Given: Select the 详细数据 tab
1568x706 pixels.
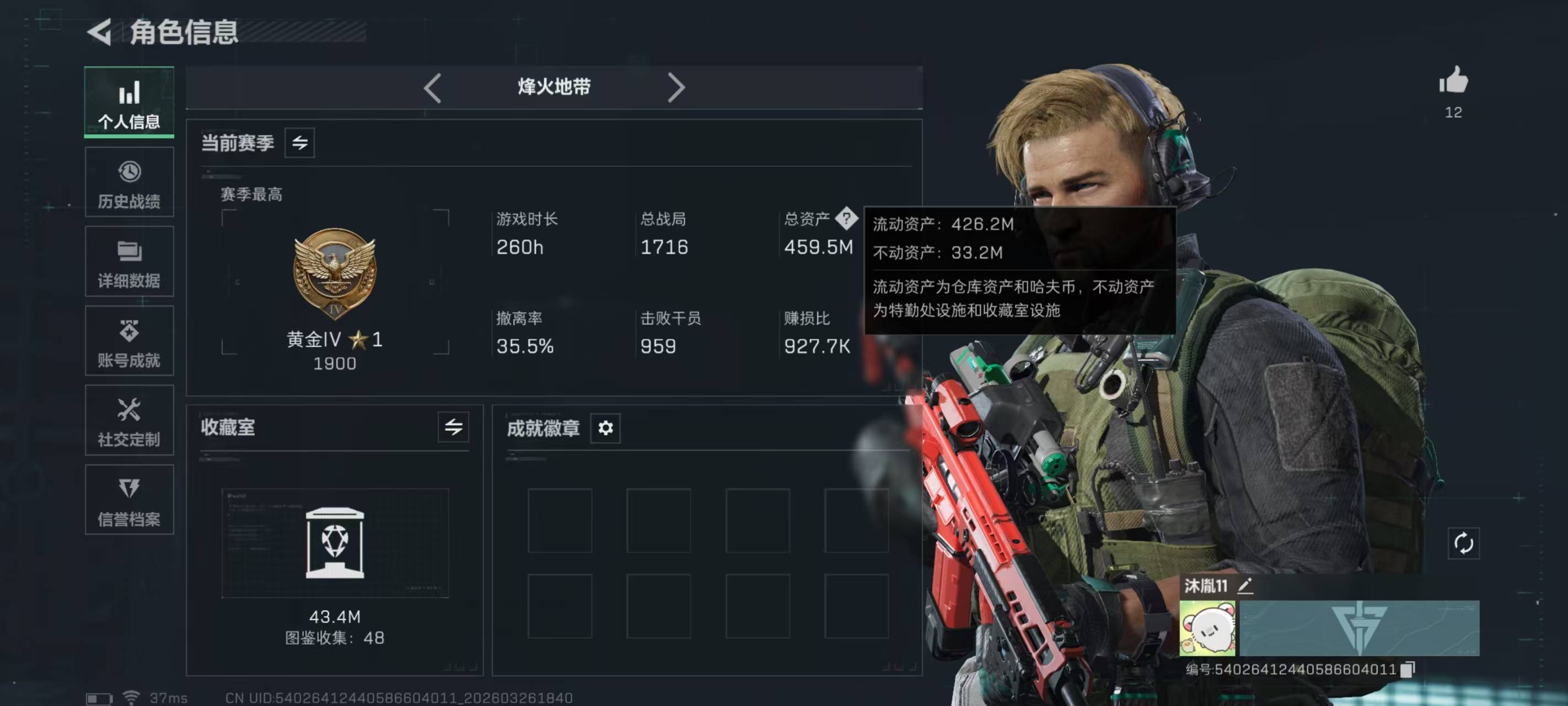Looking at the screenshot, I should pyautogui.click(x=129, y=262).
